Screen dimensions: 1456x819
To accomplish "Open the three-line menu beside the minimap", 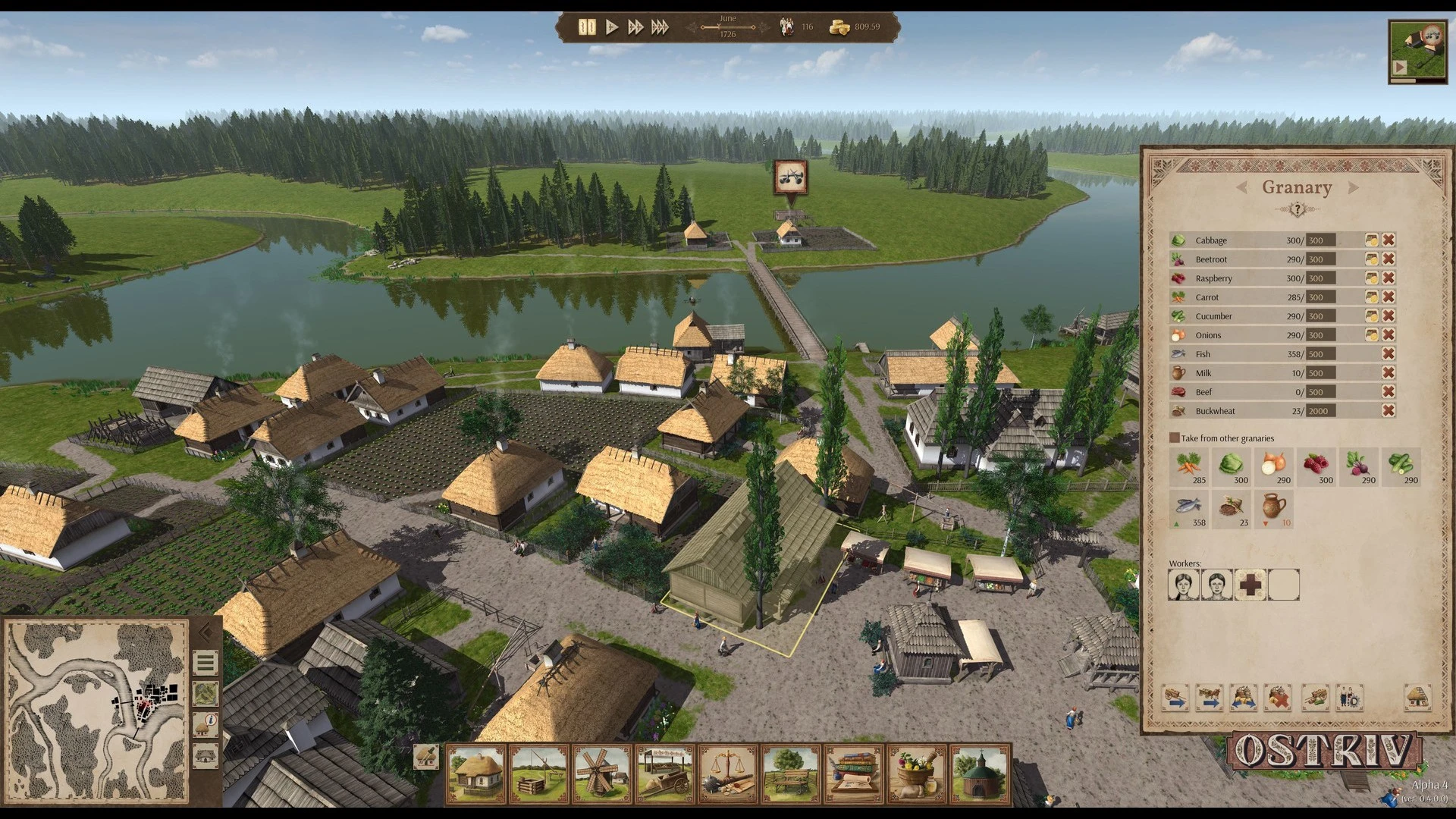I will pos(206,664).
